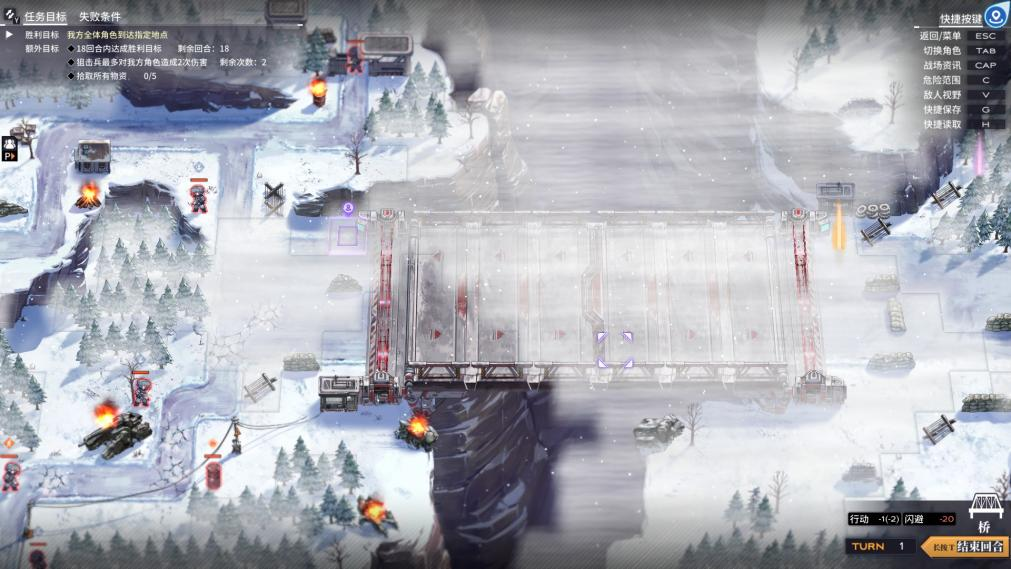Toggle the objectives panel collapse icon
Image resolution: width=1011 pixels, height=569 pixels.
pyautogui.click(x=11, y=17)
